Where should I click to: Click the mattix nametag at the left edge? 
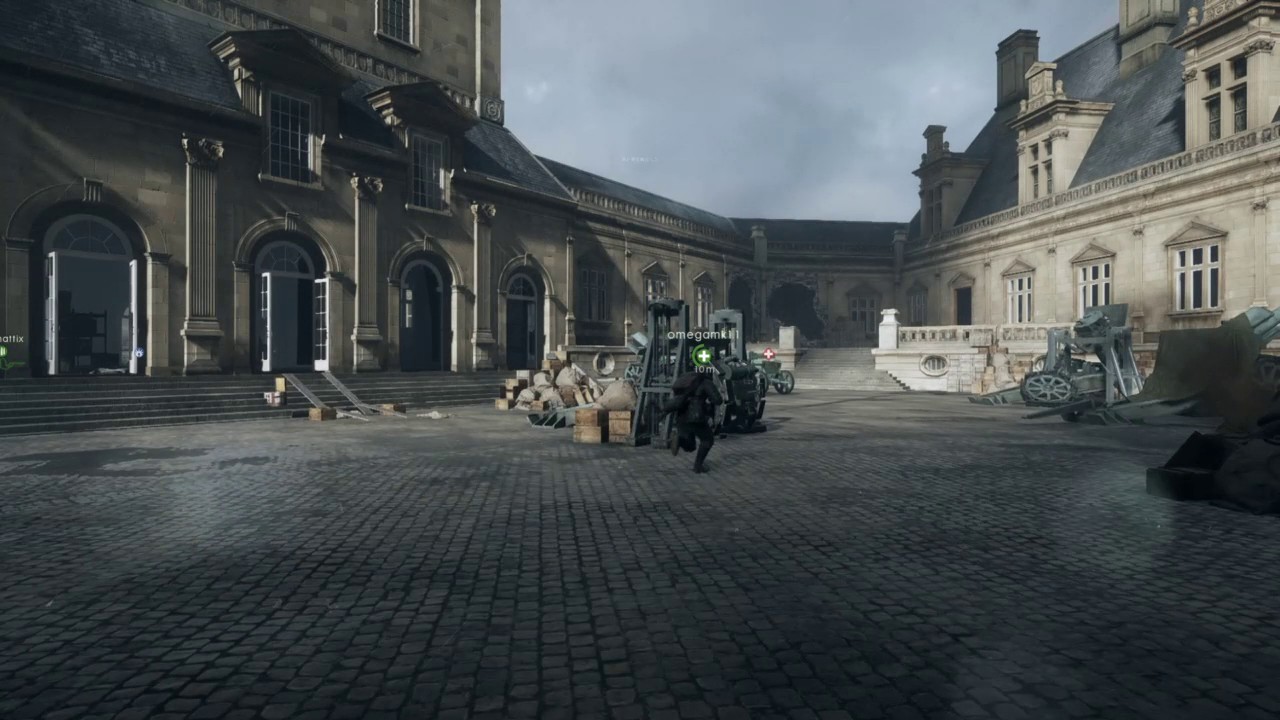point(11,339)
